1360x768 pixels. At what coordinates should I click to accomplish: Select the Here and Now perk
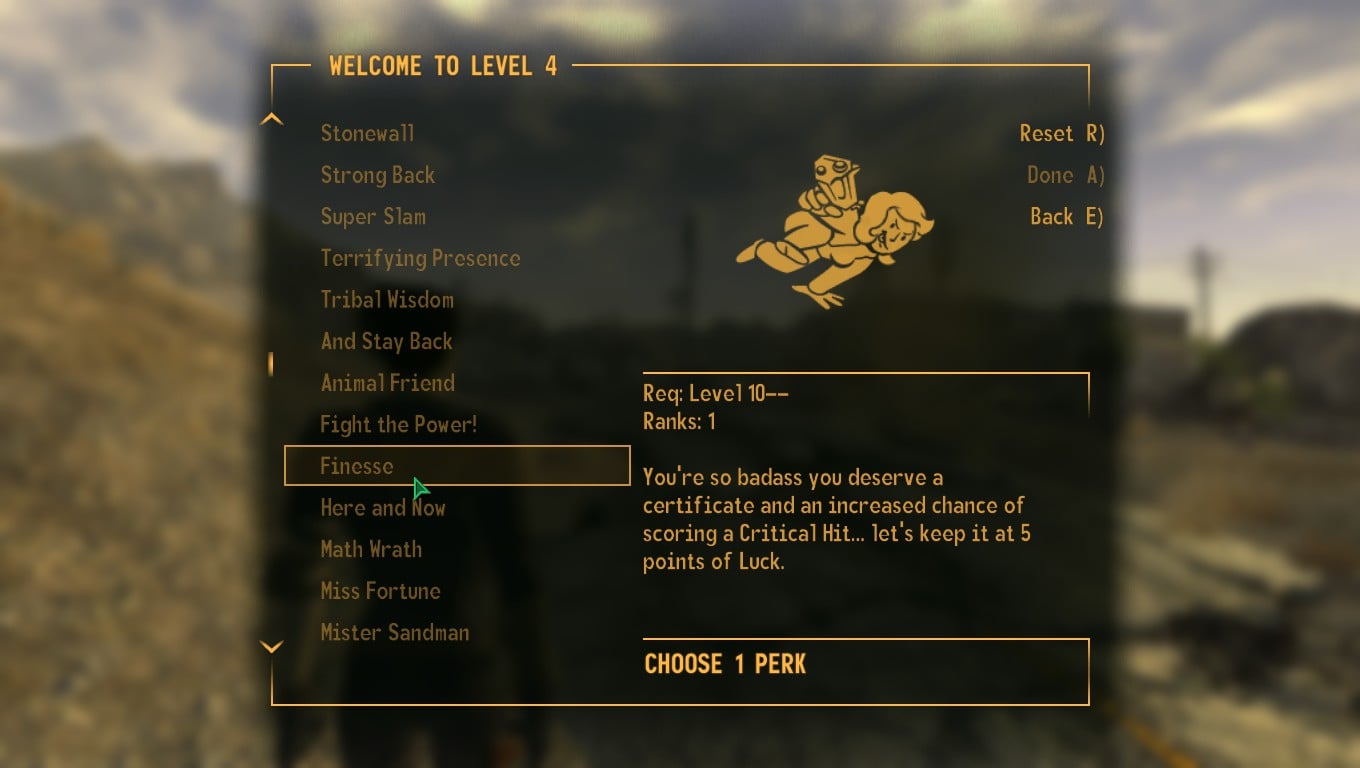click(381, 507)
